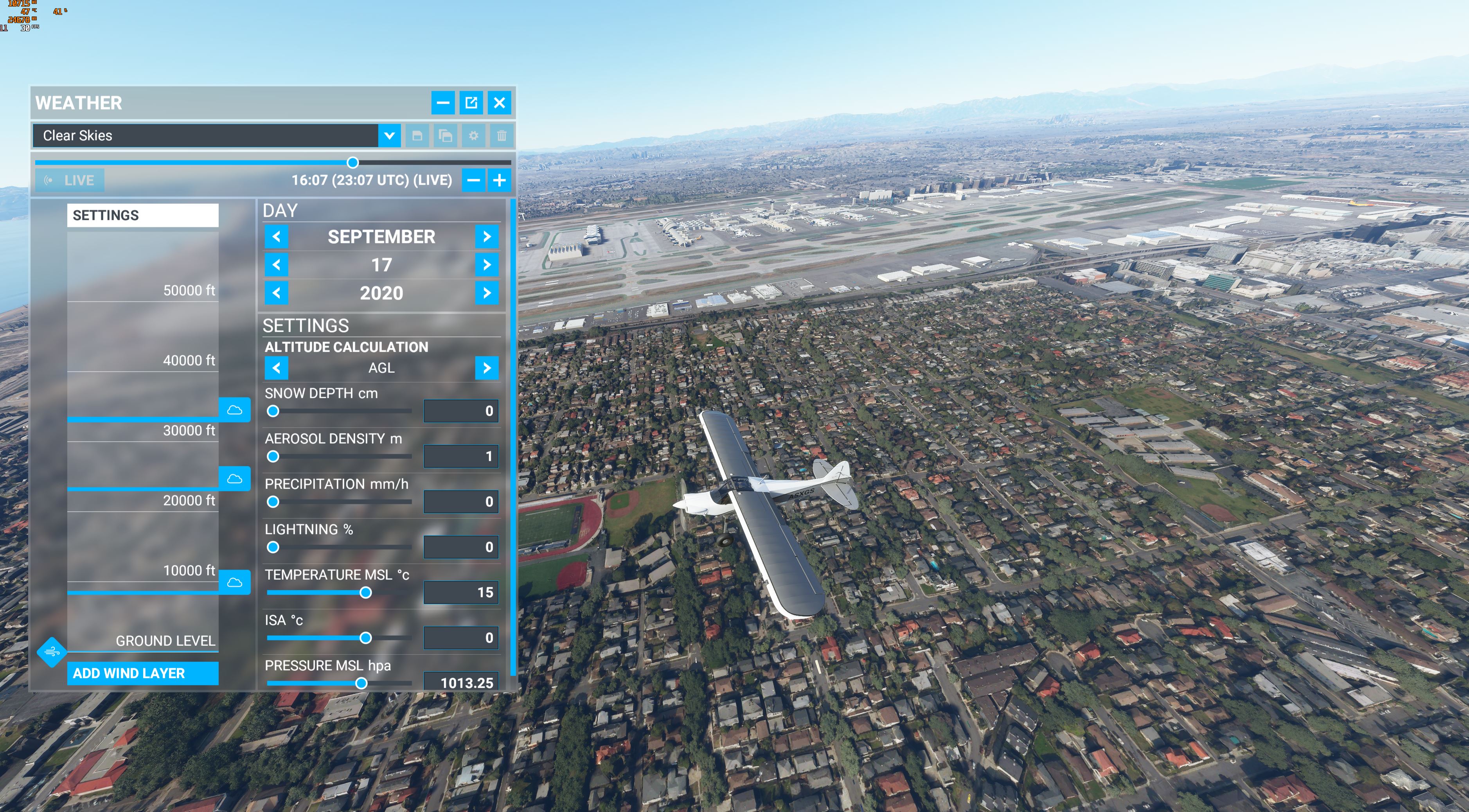Click the Aerosol Density slider handle
1469x812 pixels.
[273, 457]
